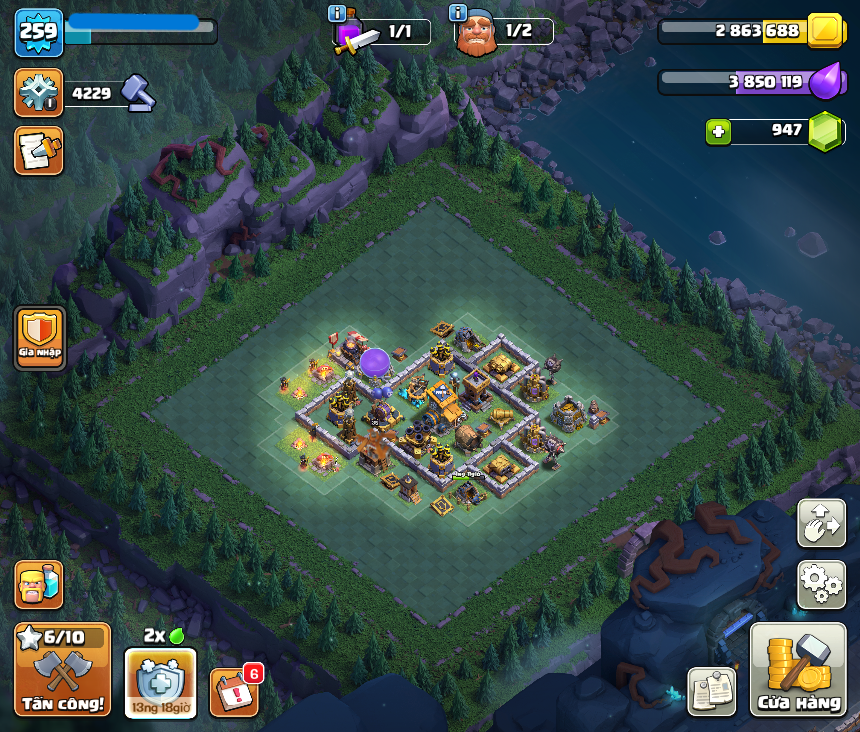The width and height of the screenshot is (860, 732).
Task: Tap the green gem icon
Action: tap(826, 131)
